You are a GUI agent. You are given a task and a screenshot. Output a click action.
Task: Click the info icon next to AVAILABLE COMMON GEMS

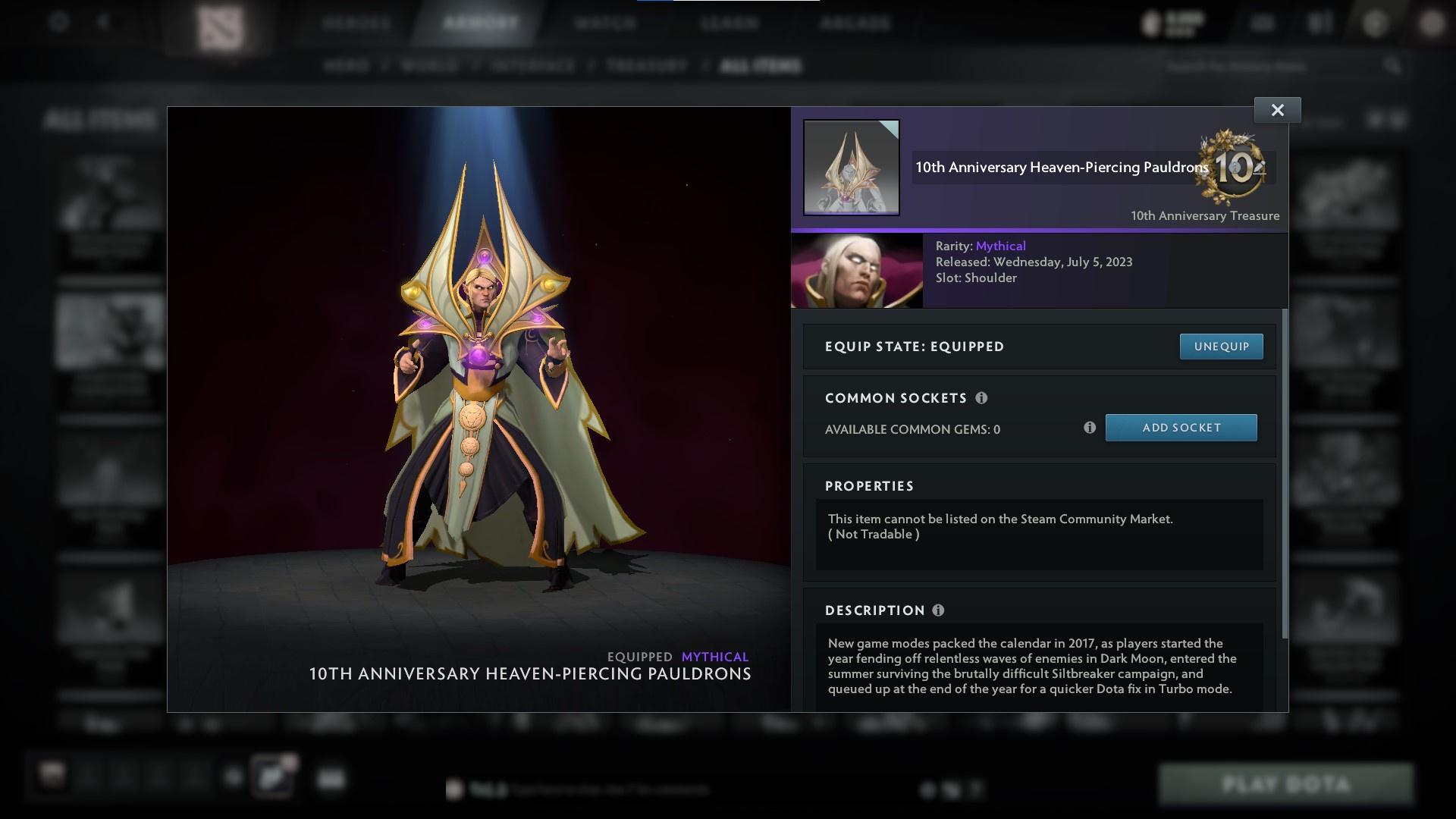coord(1091,428)
